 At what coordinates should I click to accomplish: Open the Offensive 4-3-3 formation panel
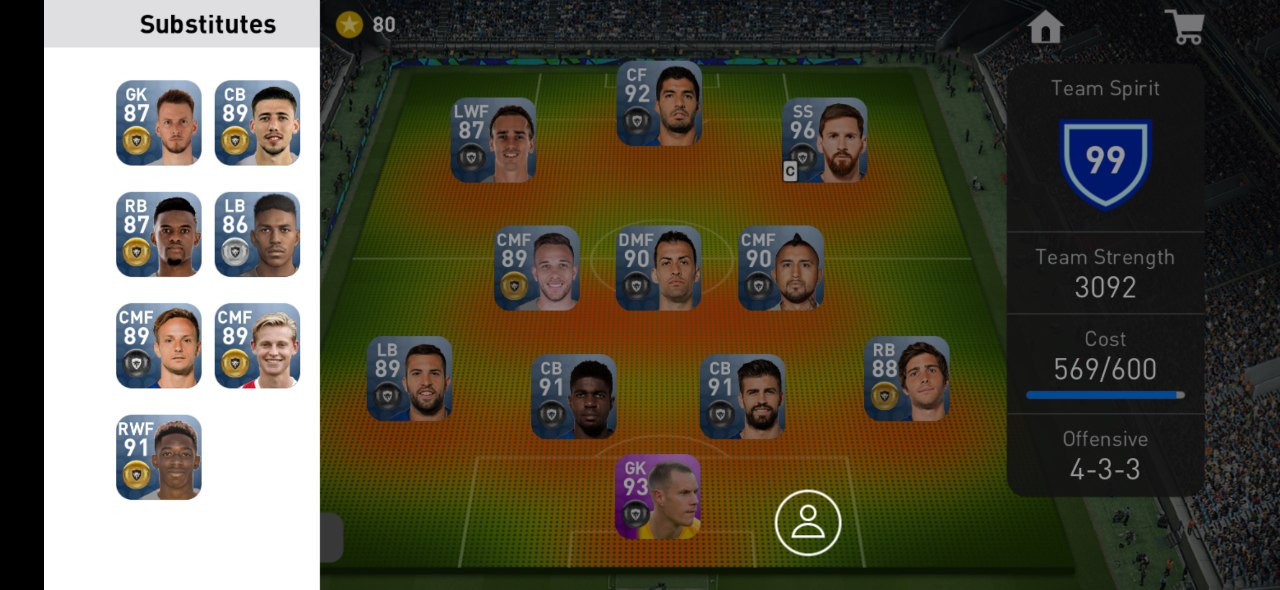coord(1105,456)
